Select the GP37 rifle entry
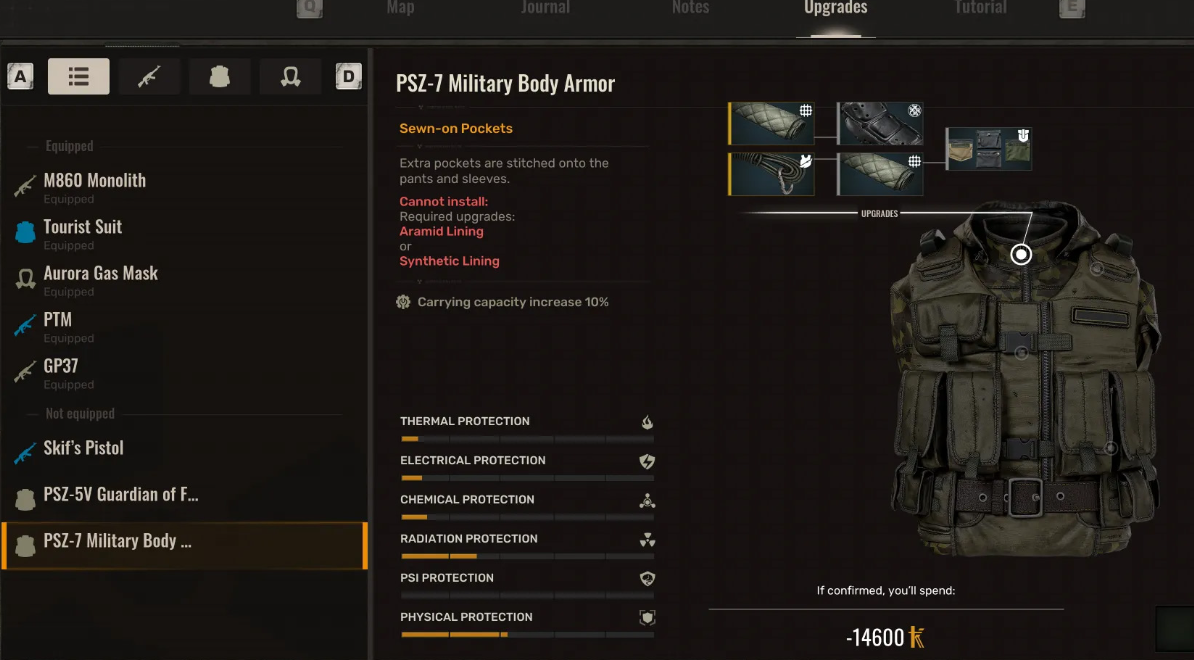 coord(61,367)
